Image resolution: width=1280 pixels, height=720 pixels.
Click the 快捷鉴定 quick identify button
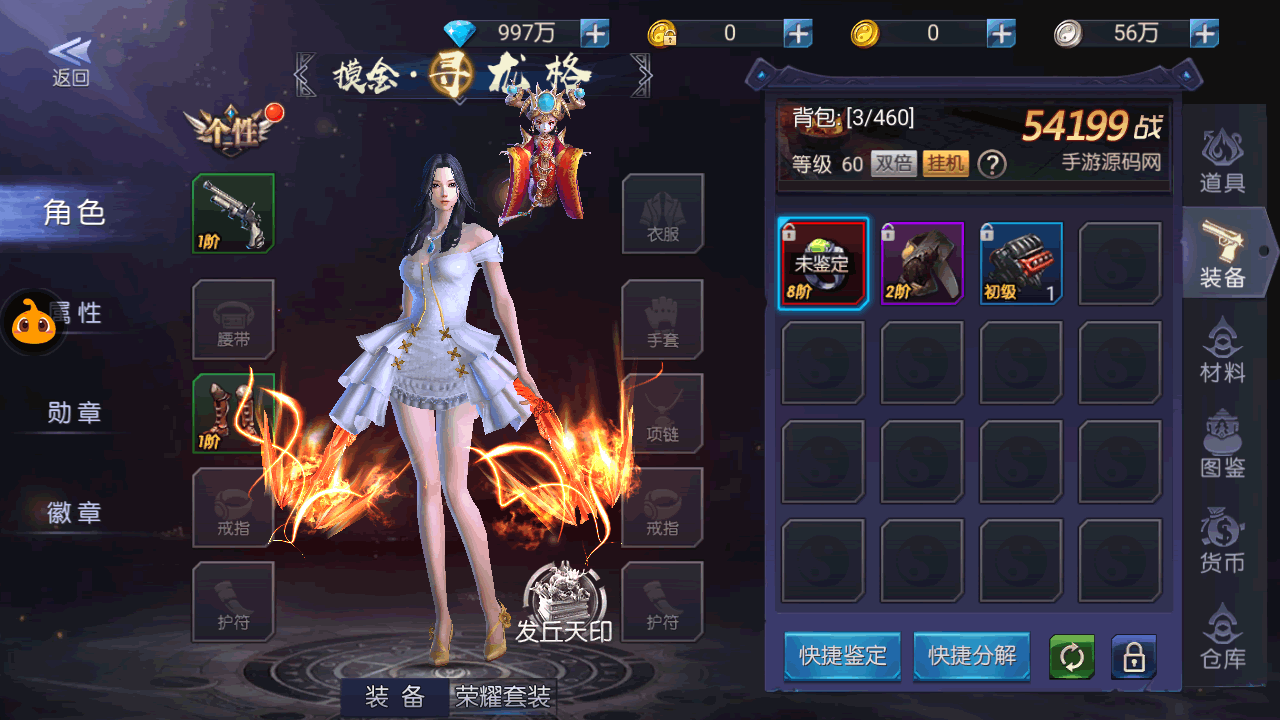[x=842, y=656]
